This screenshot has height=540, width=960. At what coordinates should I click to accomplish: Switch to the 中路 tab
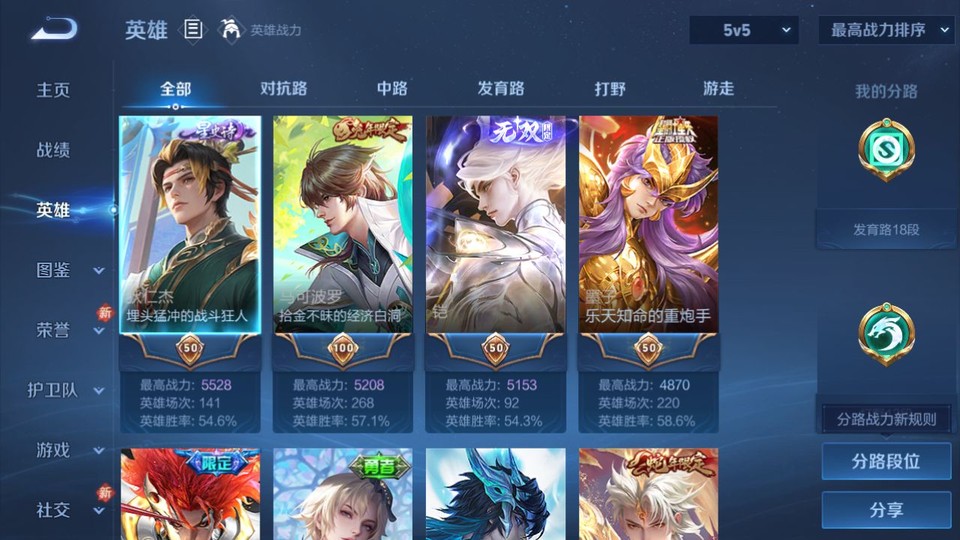(x=392, y=89)
